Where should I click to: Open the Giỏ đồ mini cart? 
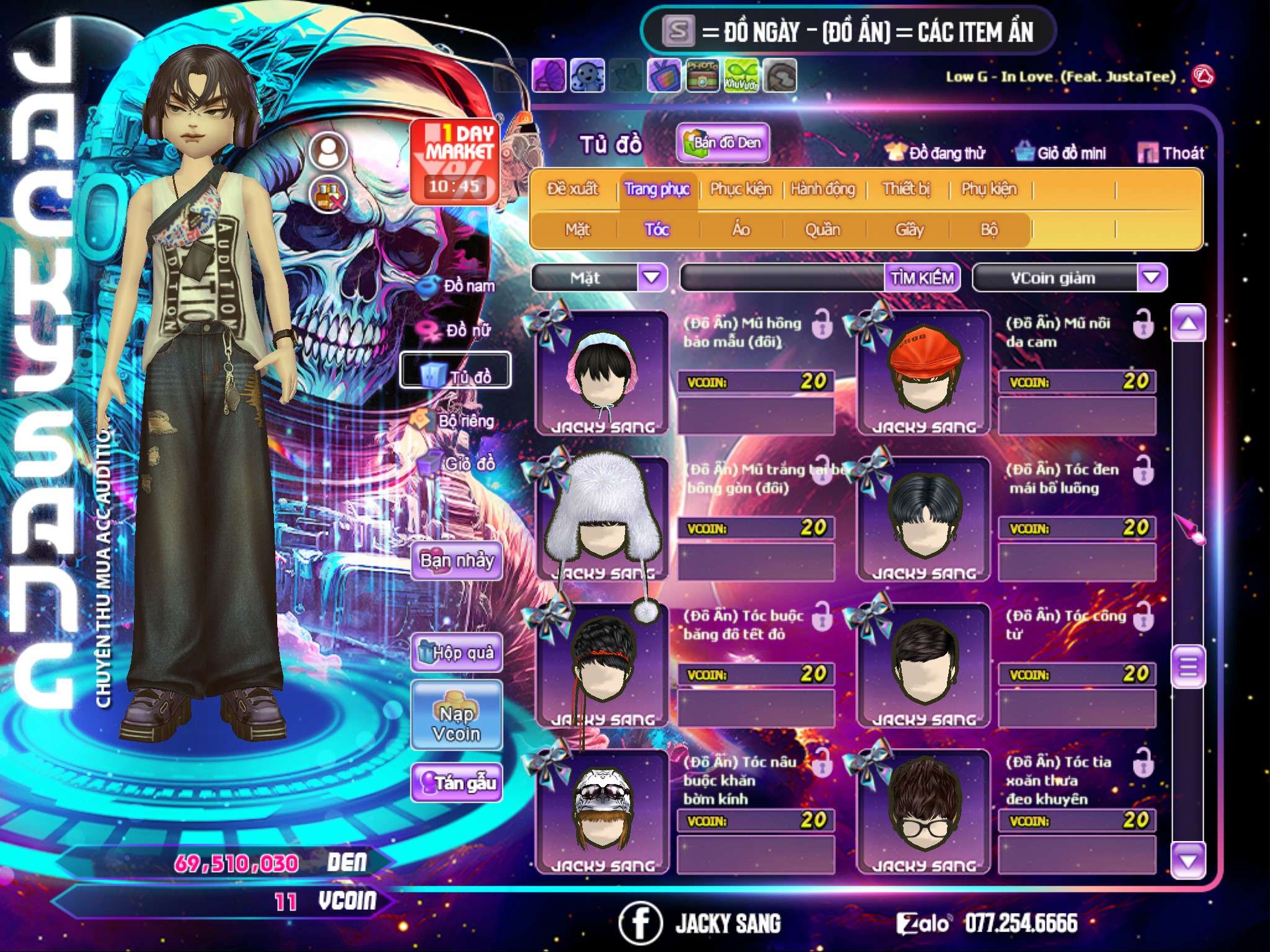[x=1061, y=152]
